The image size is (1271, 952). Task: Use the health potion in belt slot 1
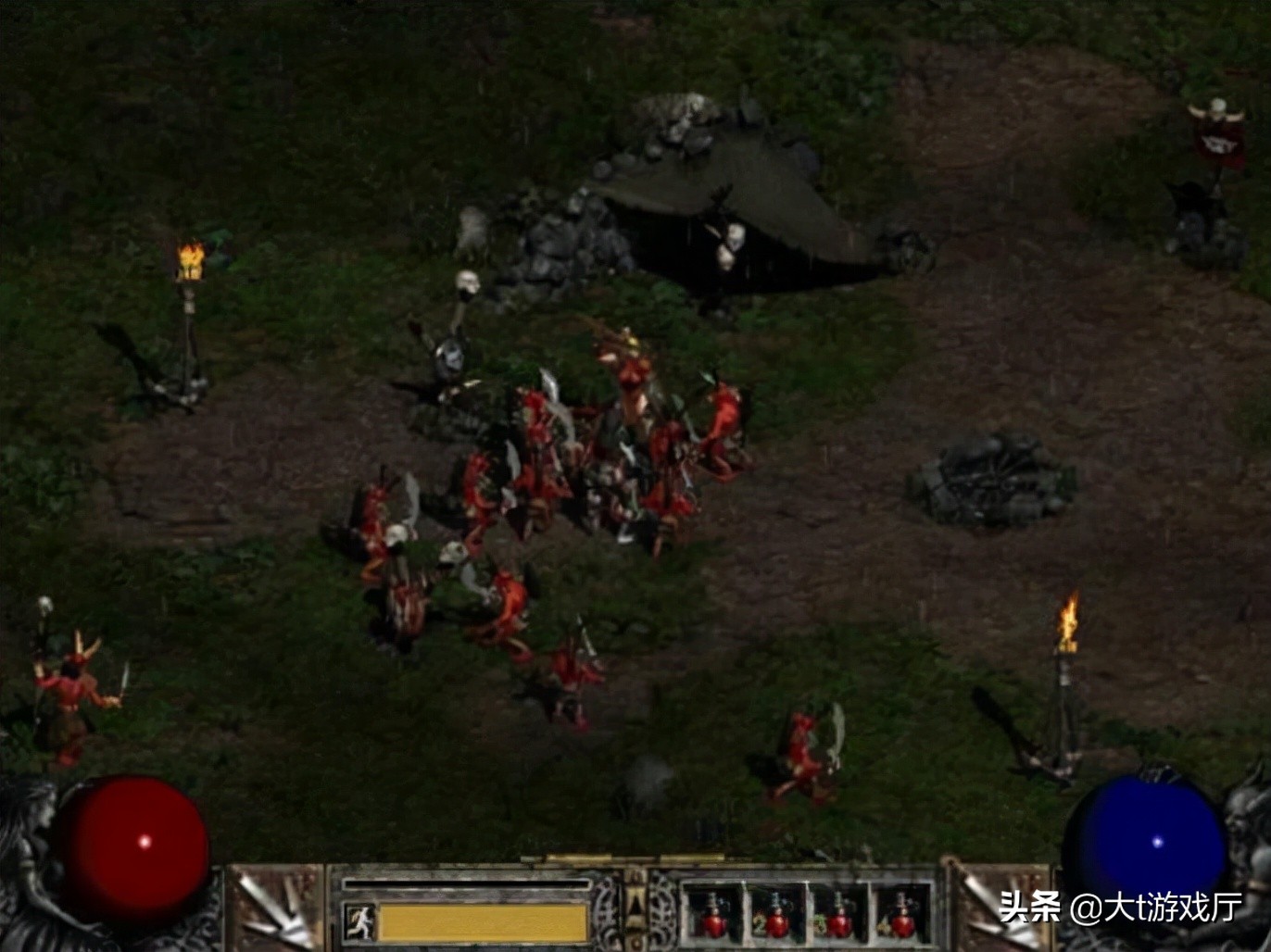click(x=713, y=915)
